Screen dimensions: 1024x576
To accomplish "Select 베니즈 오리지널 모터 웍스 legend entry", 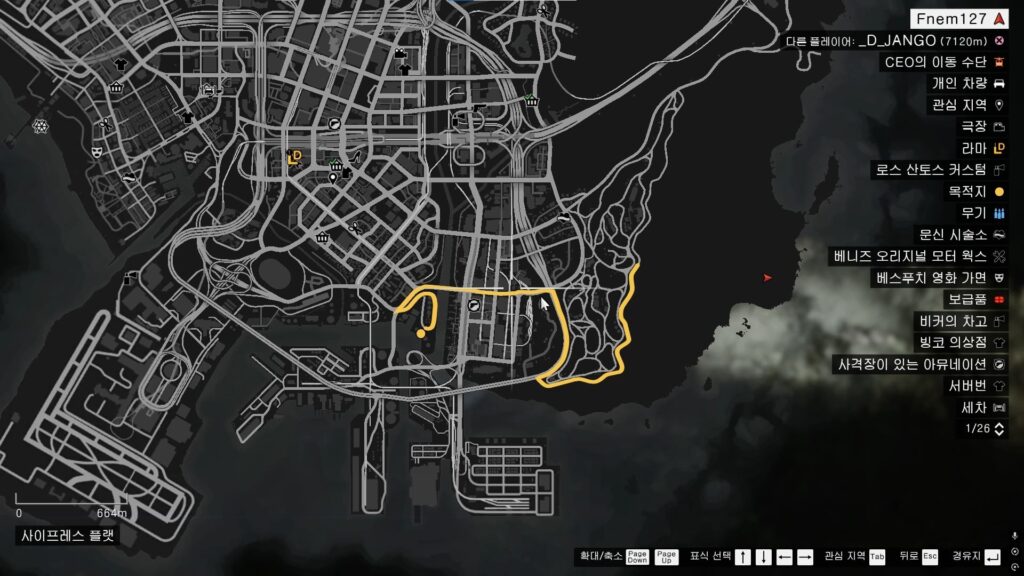I will click(x=918, y=256).
